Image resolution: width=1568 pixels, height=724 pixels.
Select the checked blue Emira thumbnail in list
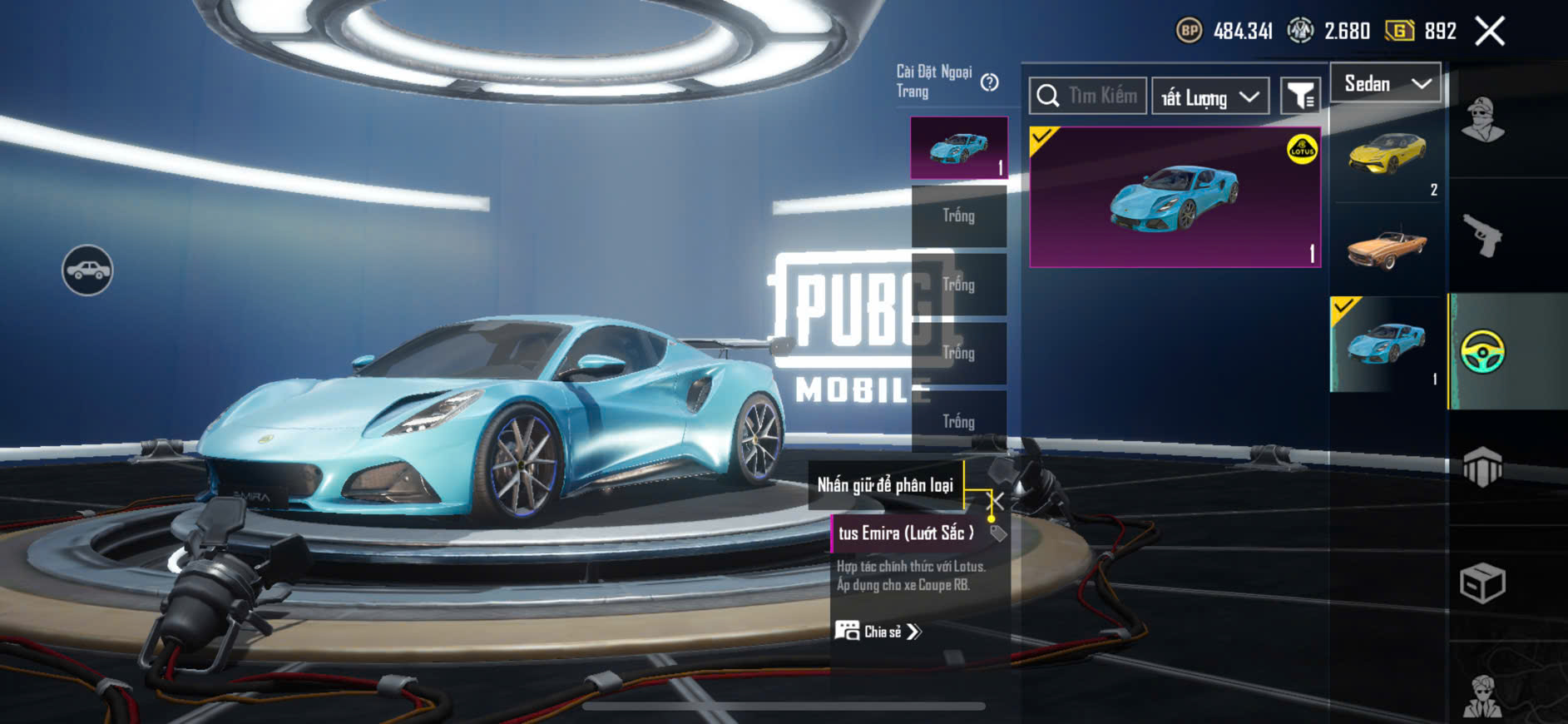[x=1387, y=344]
